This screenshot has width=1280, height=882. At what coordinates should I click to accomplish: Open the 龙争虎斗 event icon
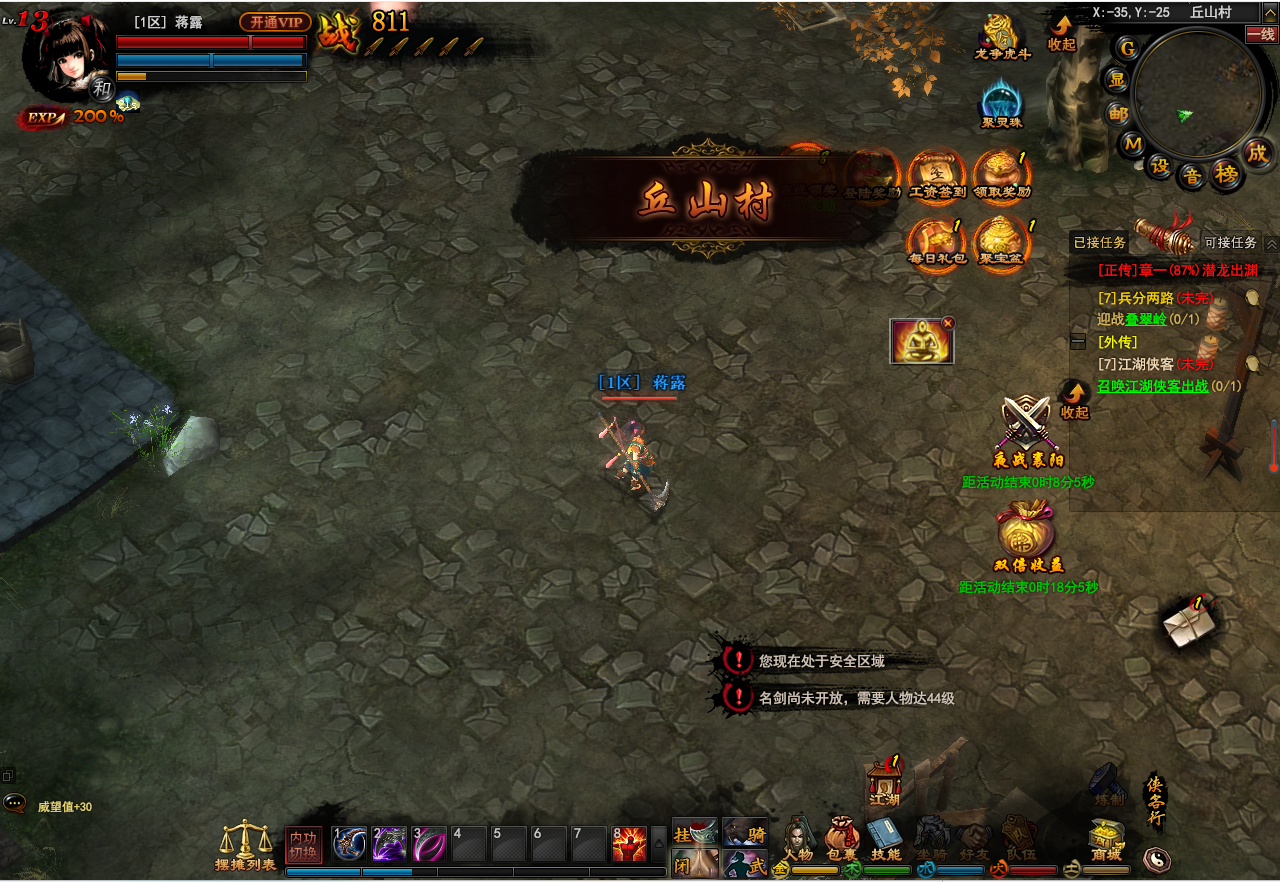[1001, 35]
